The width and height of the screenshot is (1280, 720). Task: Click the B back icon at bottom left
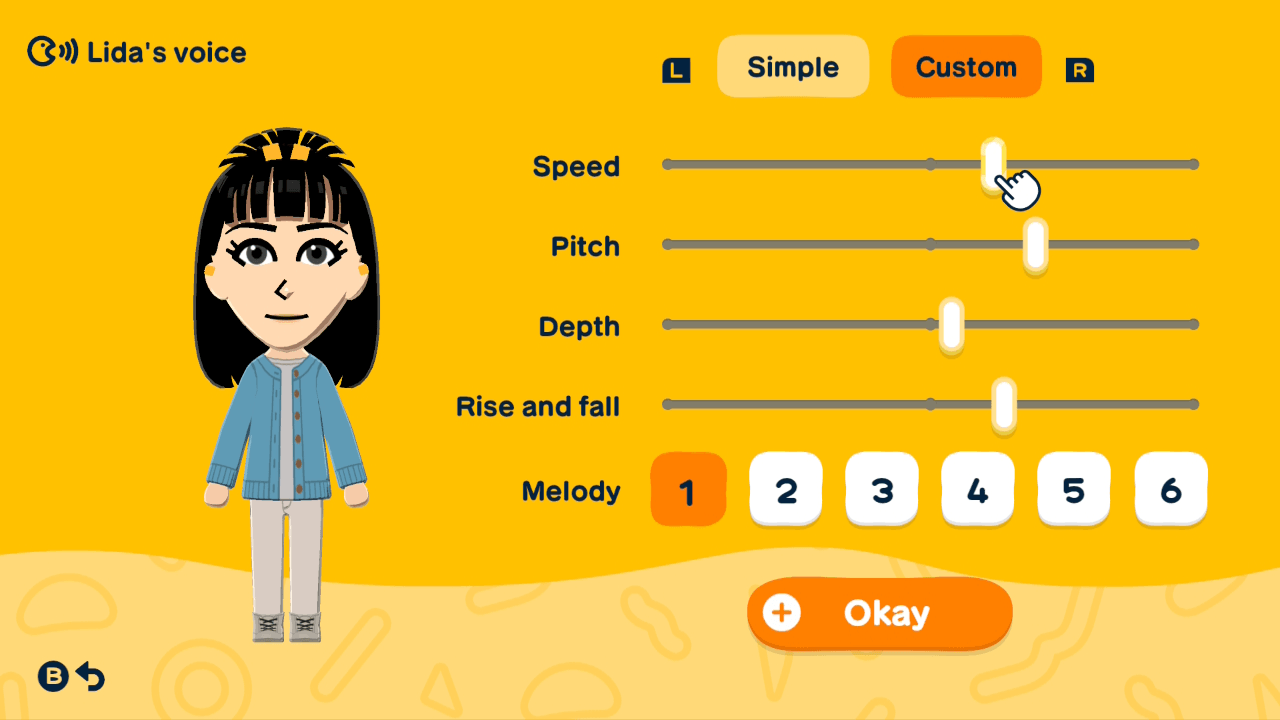[52, 677]
